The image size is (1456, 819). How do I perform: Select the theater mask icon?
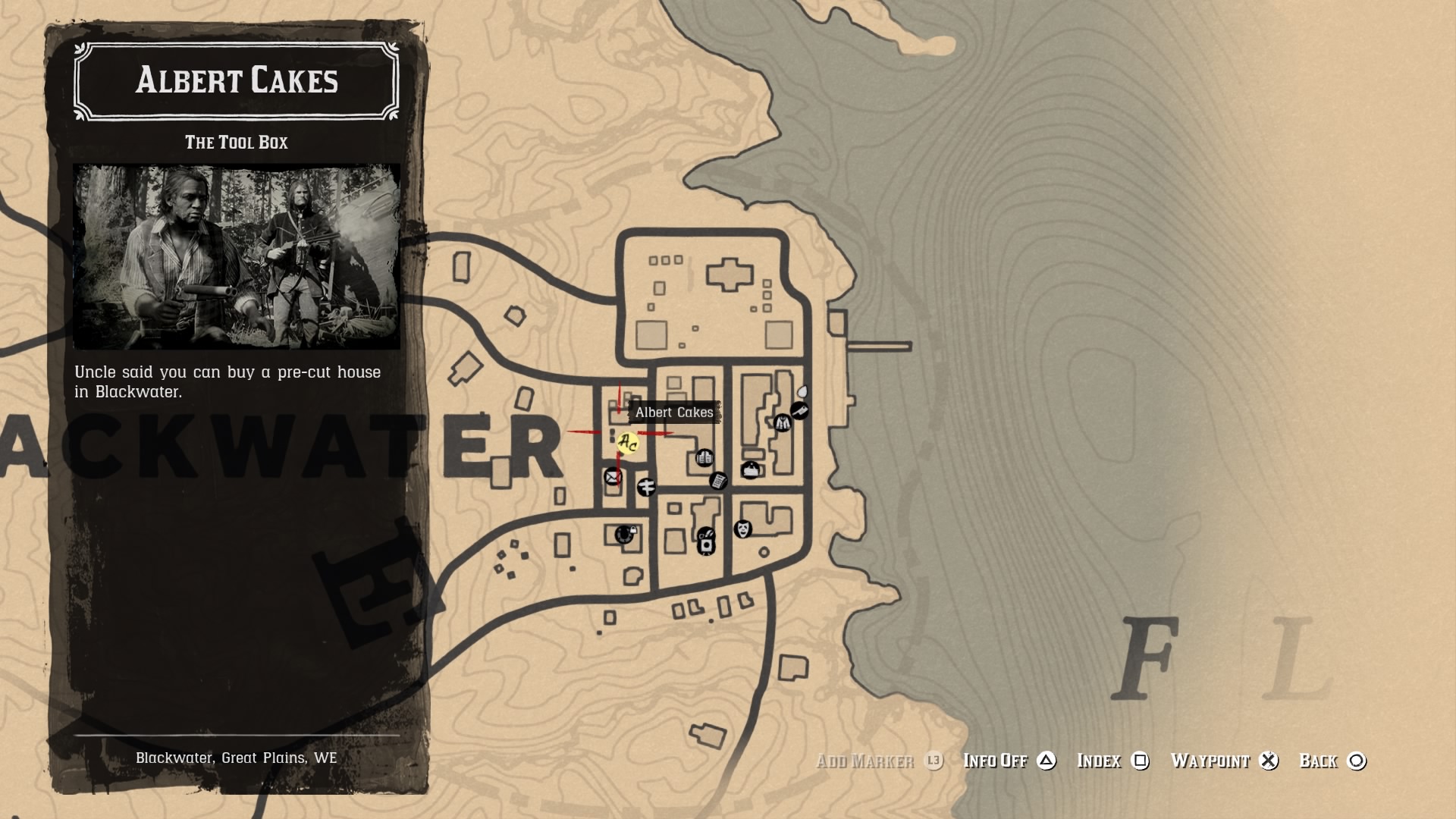click(x=742, y=530)
